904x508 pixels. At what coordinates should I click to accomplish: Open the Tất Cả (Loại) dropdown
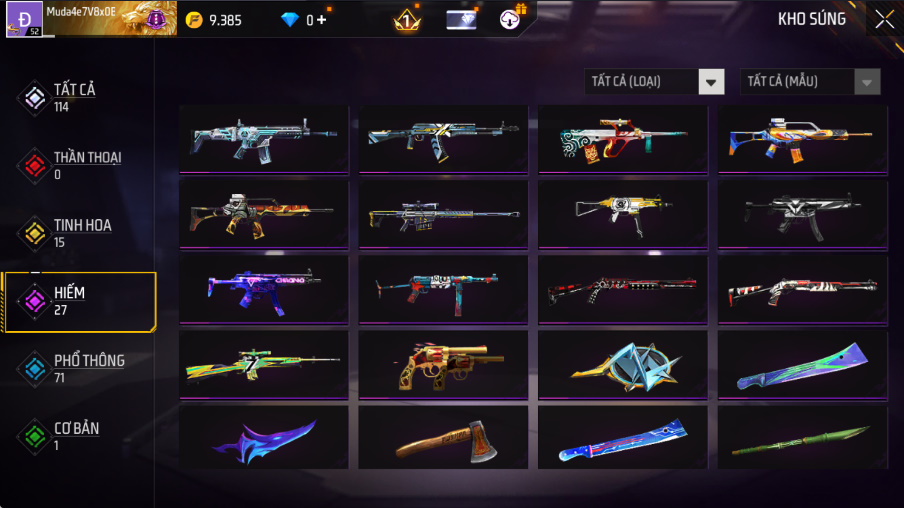tap(654, 82)
